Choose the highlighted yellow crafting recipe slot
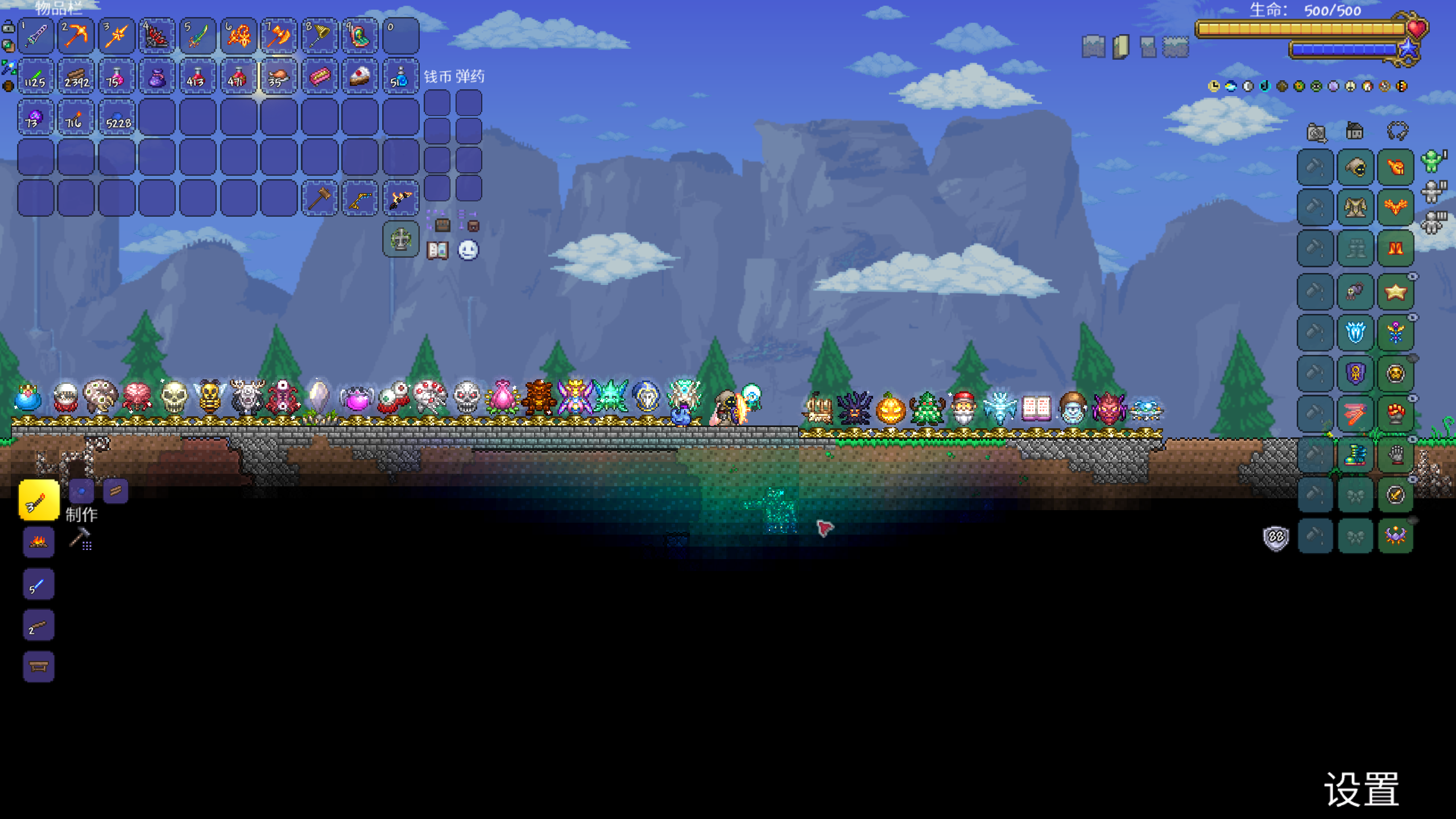 tap(39, 500)
